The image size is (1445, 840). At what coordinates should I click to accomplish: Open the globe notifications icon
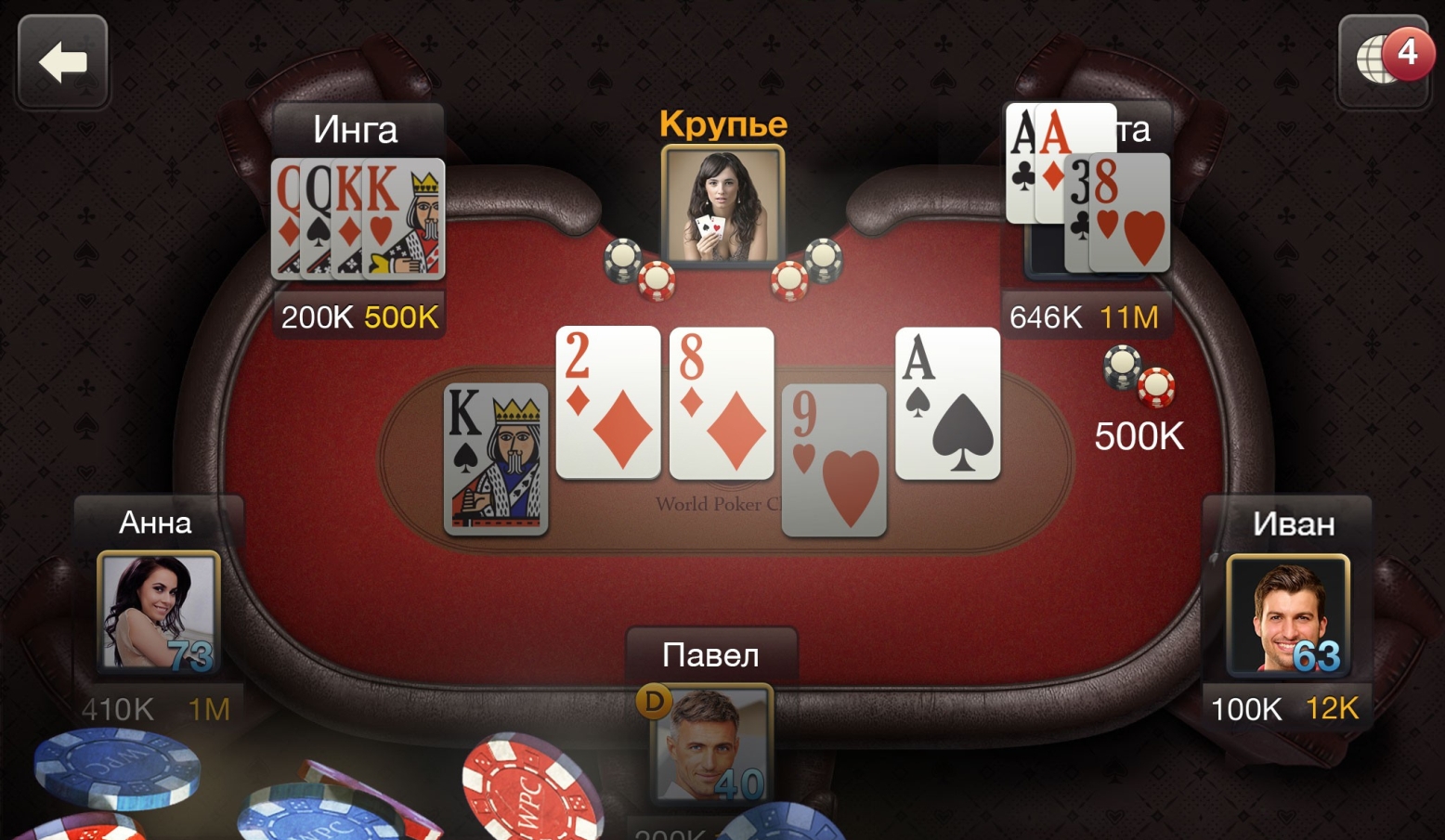coord(1384,61)
